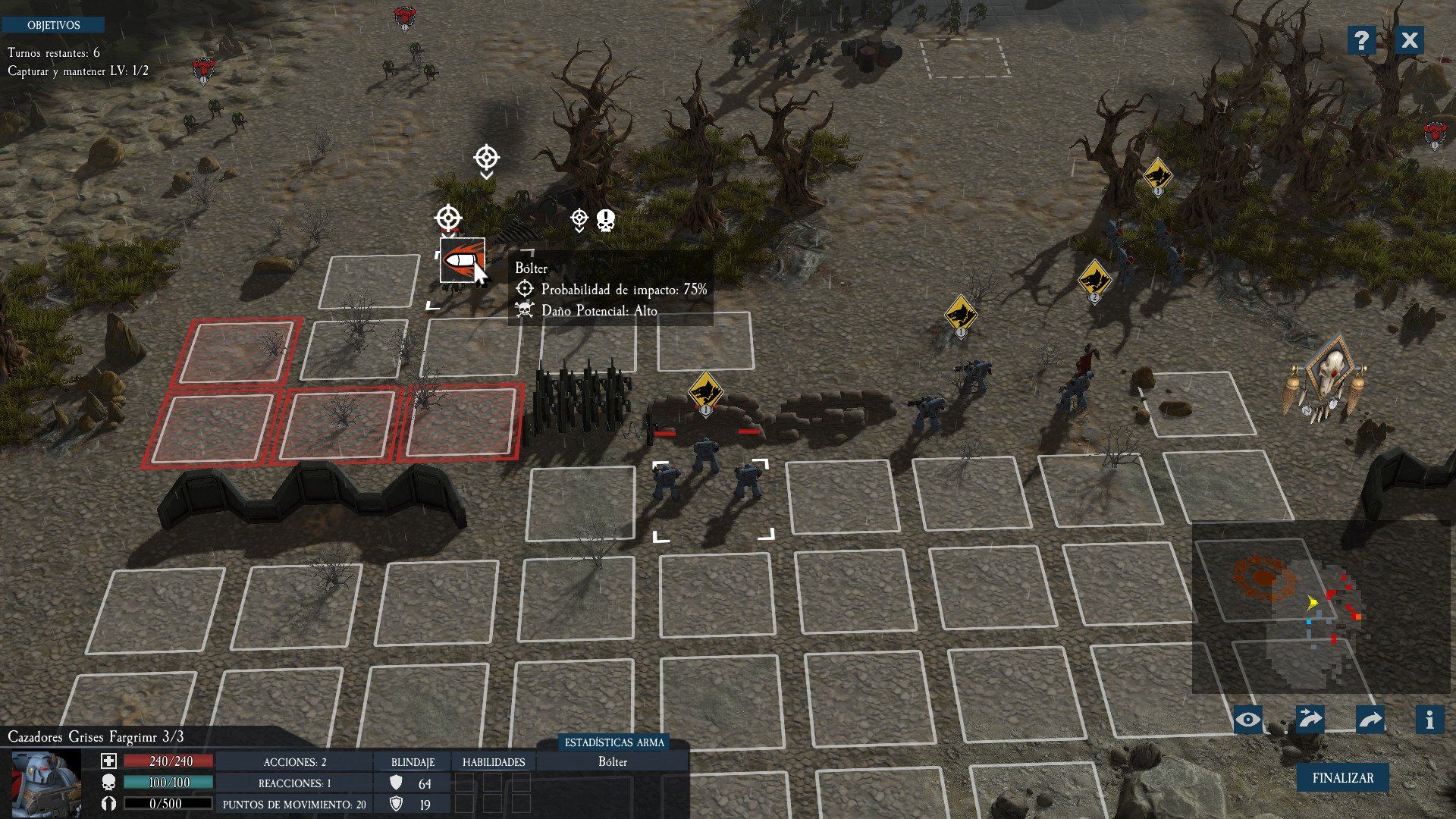Click the exclamation alert icon near the targeting reticles

[x=604, y=221]
